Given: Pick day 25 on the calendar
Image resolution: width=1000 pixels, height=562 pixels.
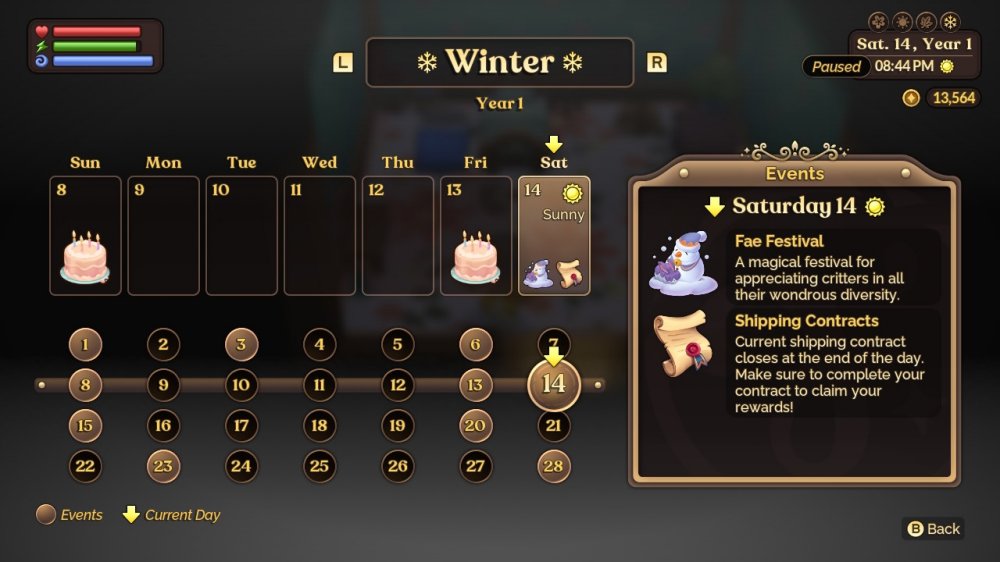Looking at the screenshot, I should pos(319,466).
